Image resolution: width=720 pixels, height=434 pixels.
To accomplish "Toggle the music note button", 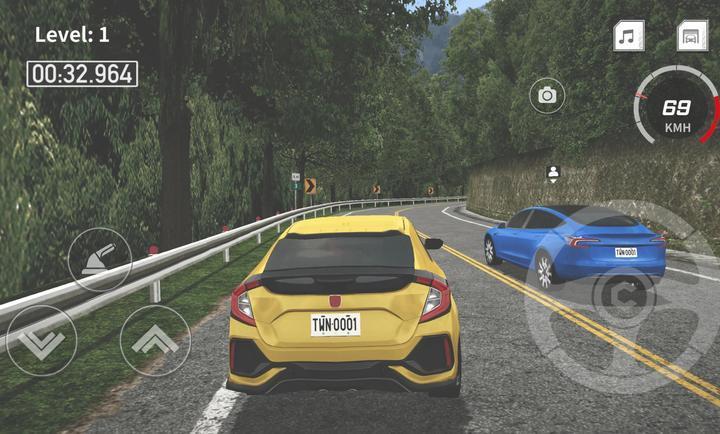I will [628, 37].
